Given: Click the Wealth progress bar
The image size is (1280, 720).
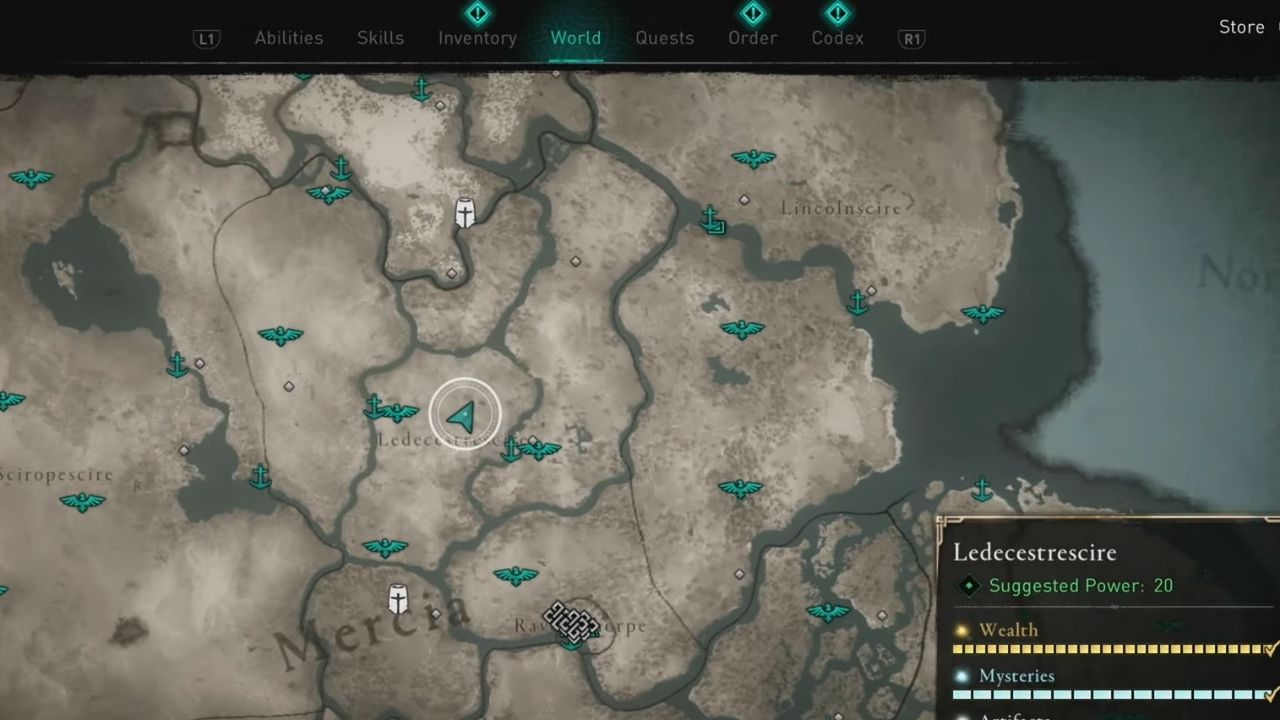Looking at the screenshot, I should point(1100,648).
